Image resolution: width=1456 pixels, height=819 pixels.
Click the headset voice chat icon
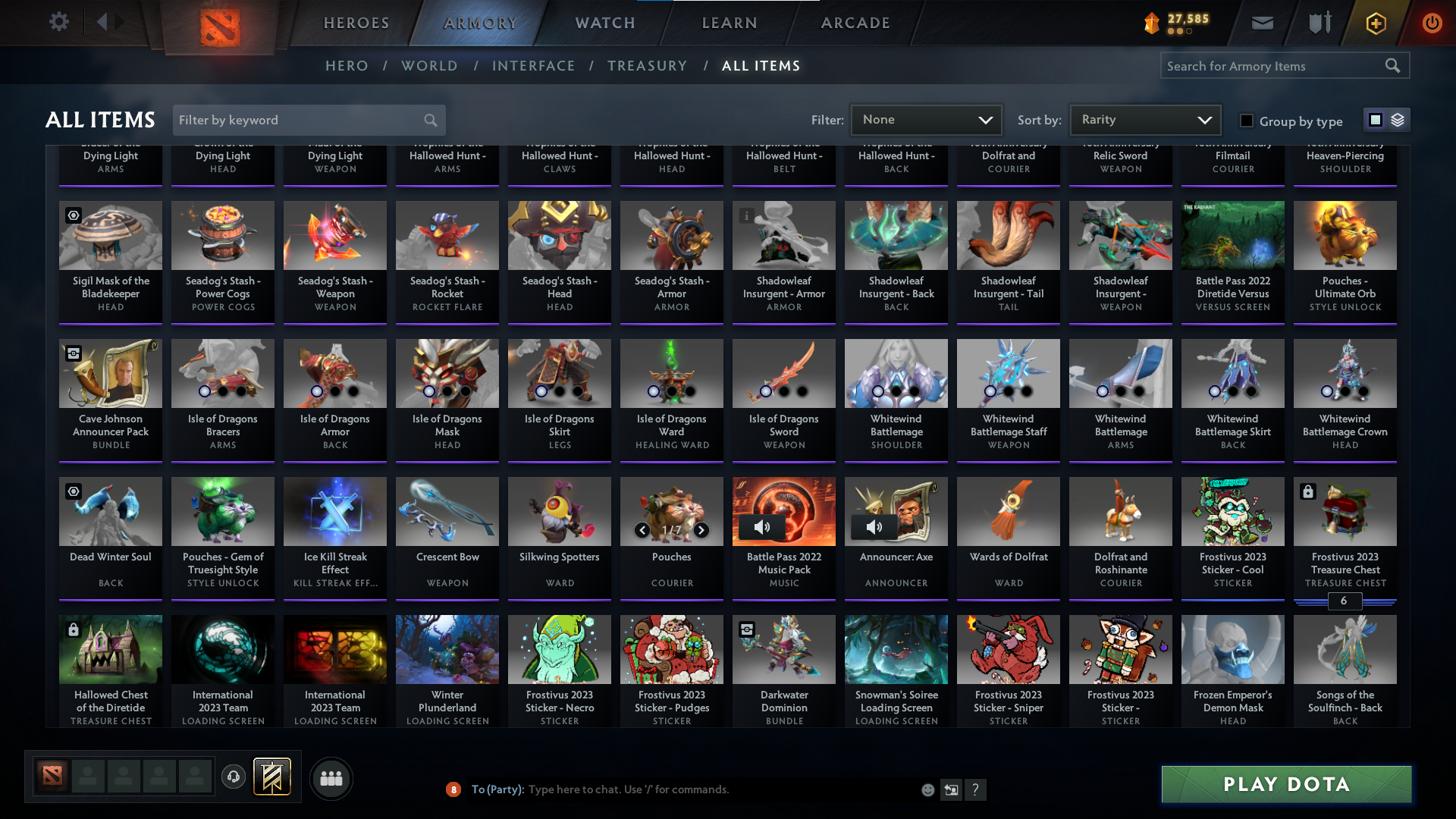point(234,777)
